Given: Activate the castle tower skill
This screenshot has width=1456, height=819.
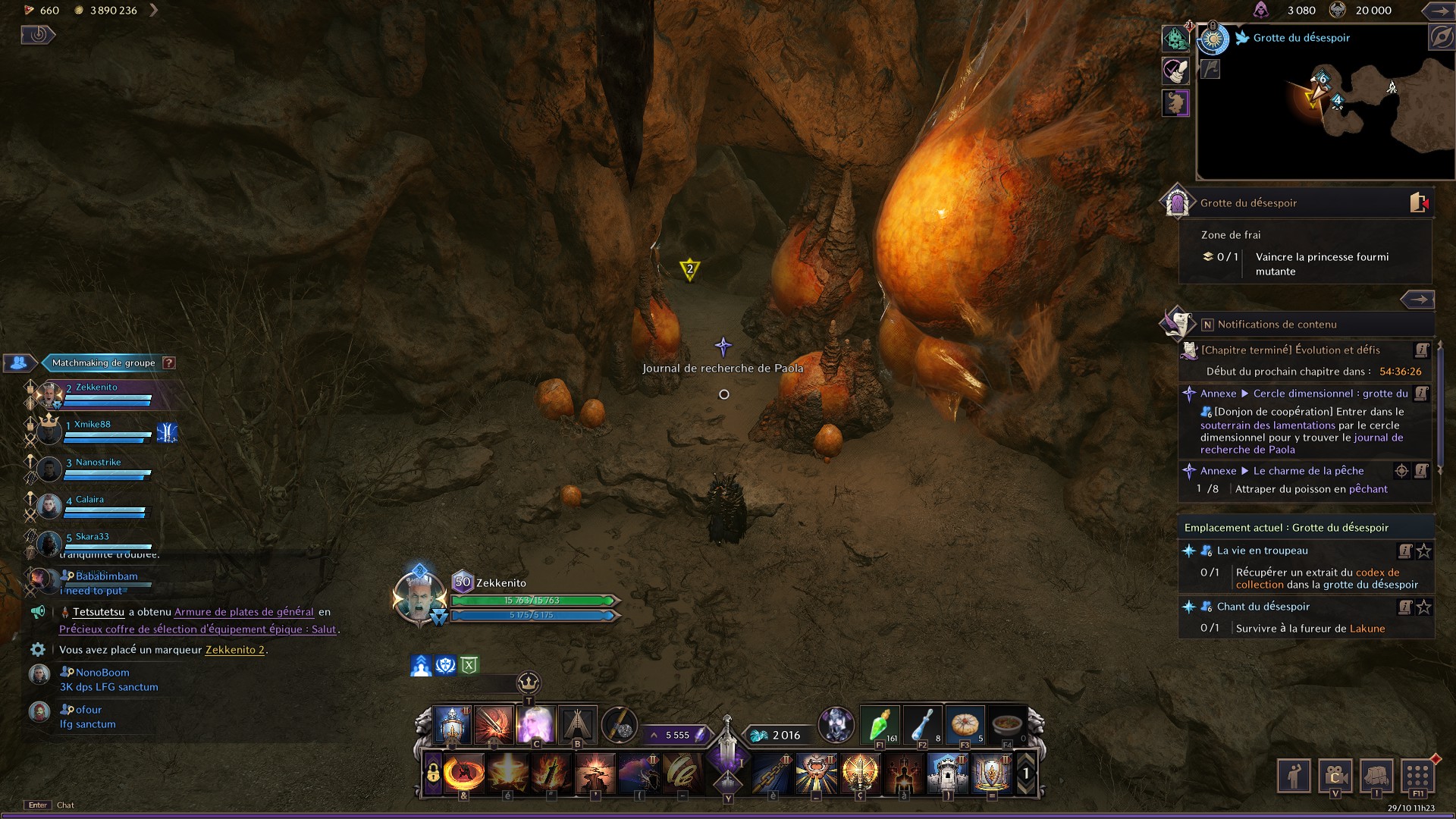Looking at the screenshot, I should (x=947, y=773).
